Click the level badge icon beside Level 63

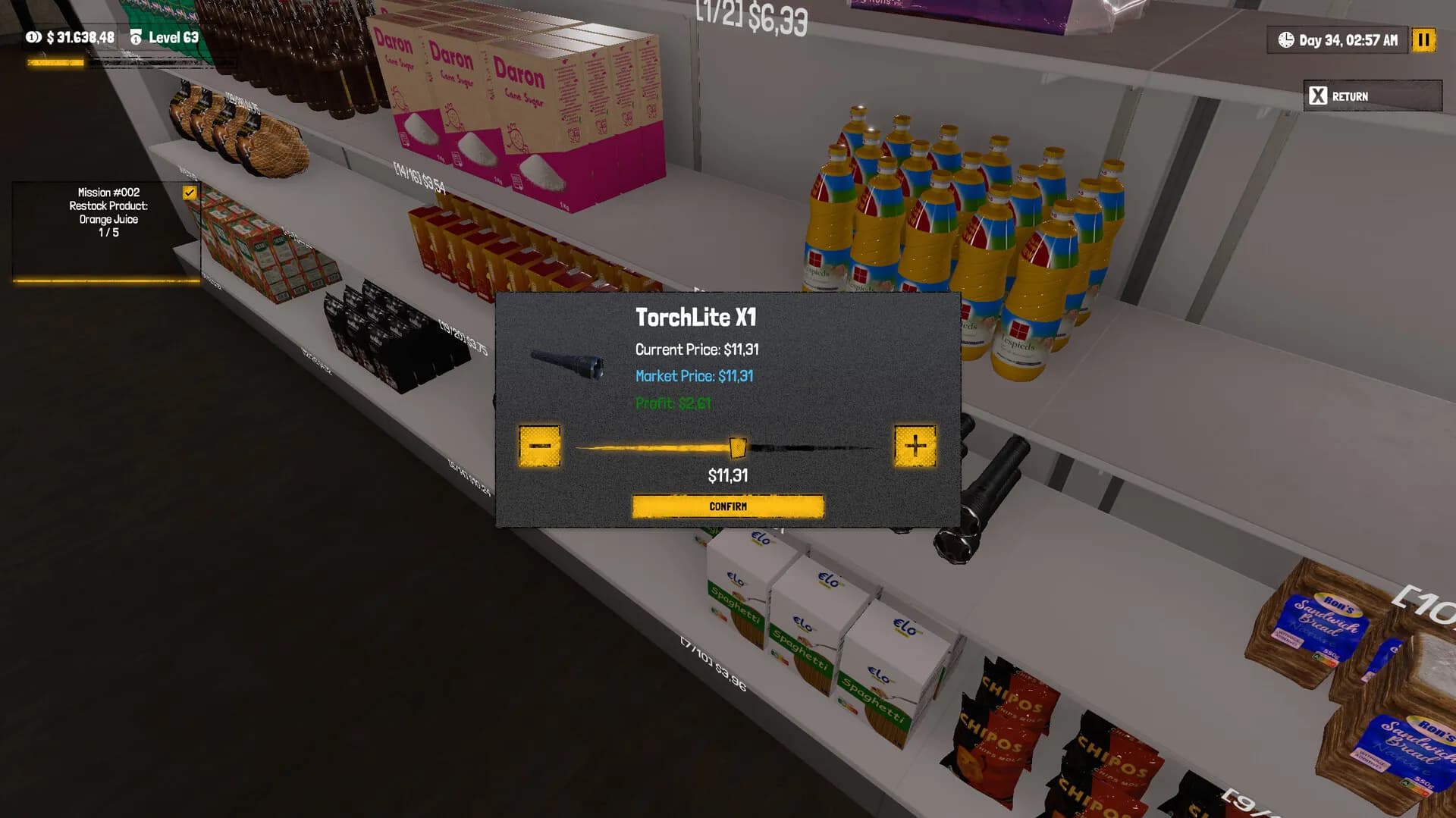click(x=136, y=36)
